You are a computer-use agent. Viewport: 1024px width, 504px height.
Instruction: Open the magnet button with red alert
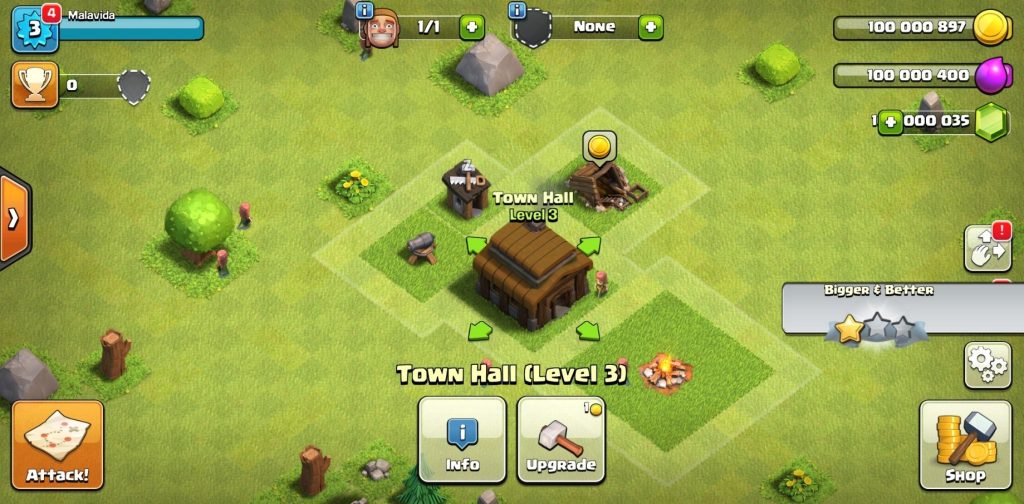(x=986, y=248)
